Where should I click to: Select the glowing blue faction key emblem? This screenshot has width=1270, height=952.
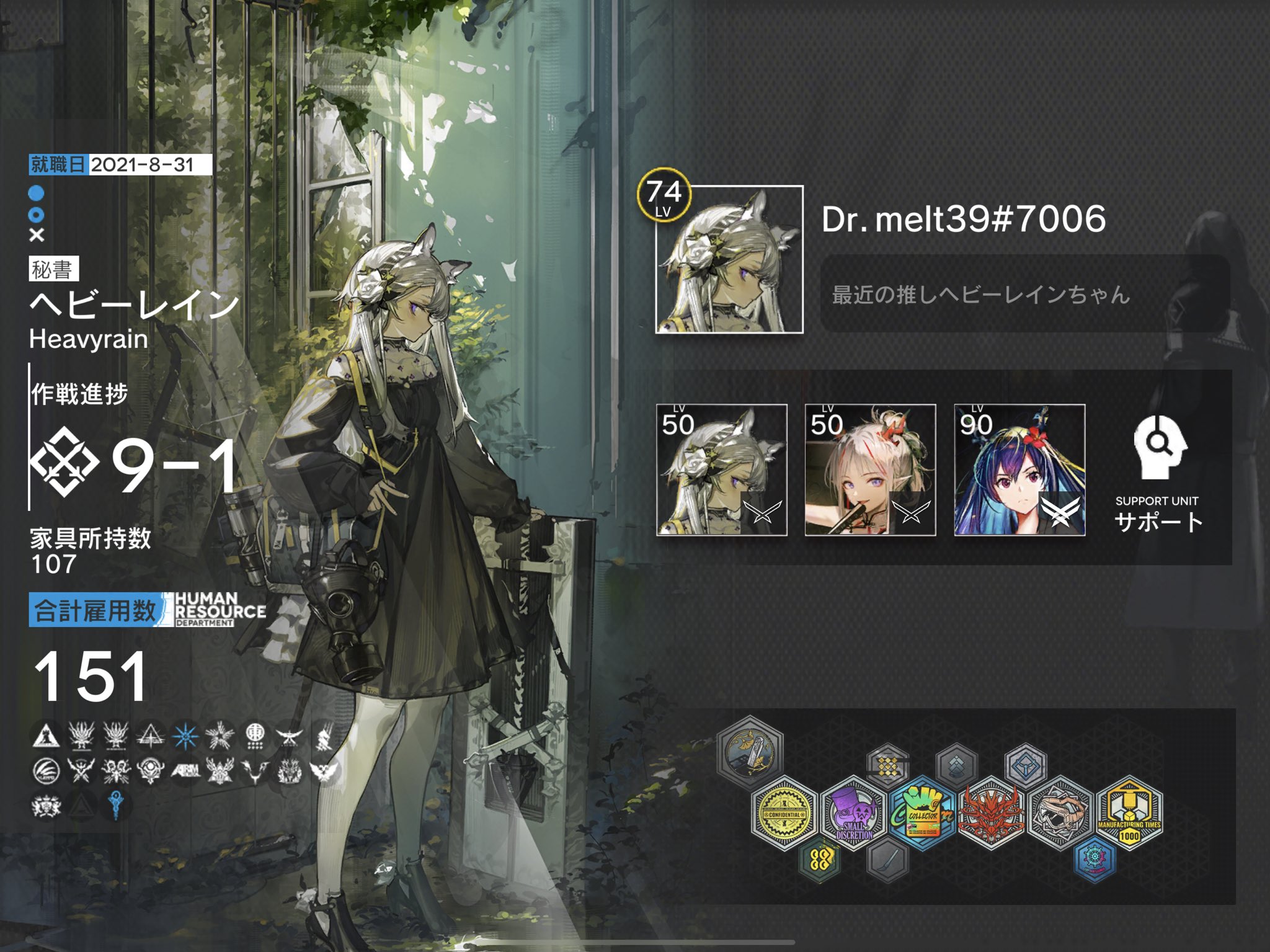115,806
